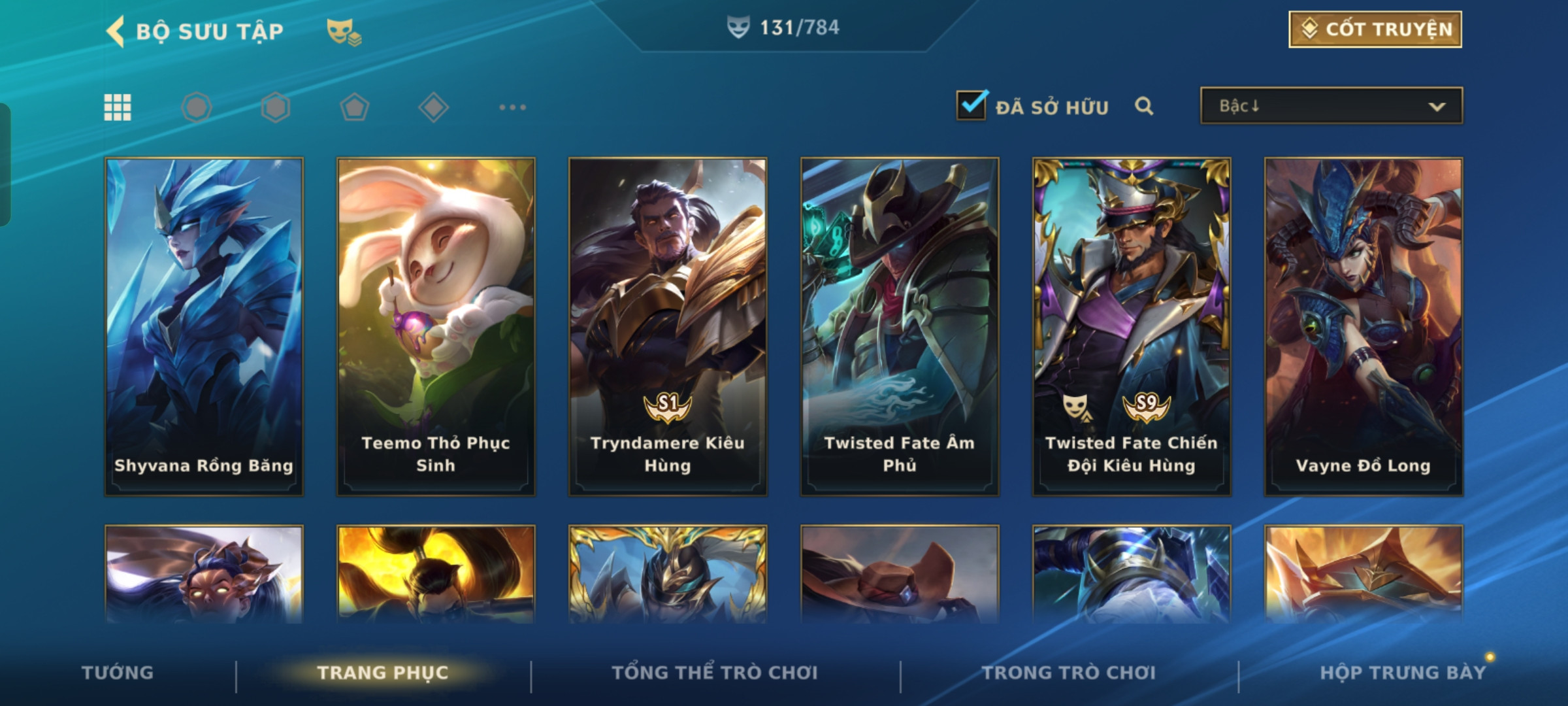Select Shyvana Rồng Băng skin card
1568x706 pixels.
204,326
